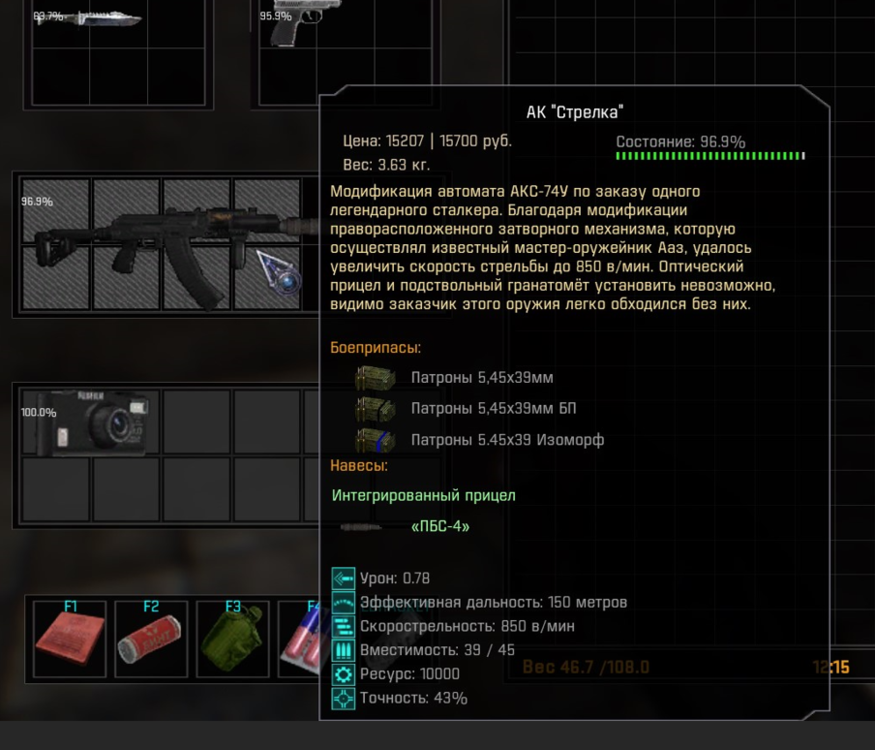Use the F4 pill capsules quick slot
The width and height of the screenshot is (875, 750).
[301, 642]
